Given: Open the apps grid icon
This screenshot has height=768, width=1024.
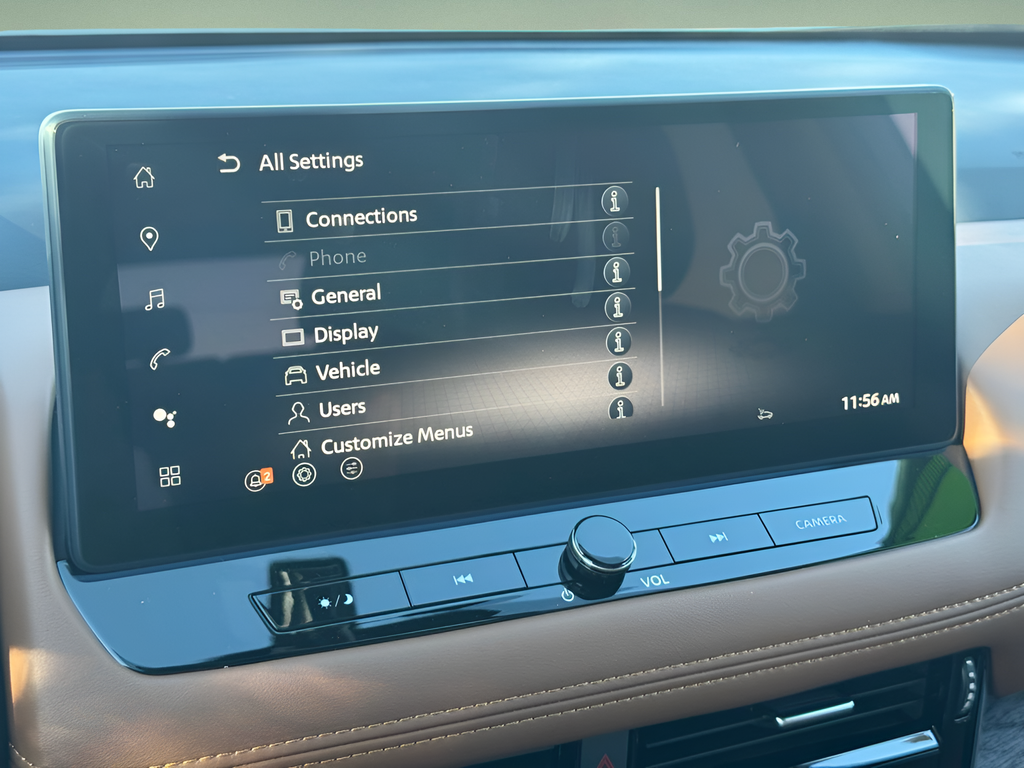Looking at the screenshot, I should point(170,476).
